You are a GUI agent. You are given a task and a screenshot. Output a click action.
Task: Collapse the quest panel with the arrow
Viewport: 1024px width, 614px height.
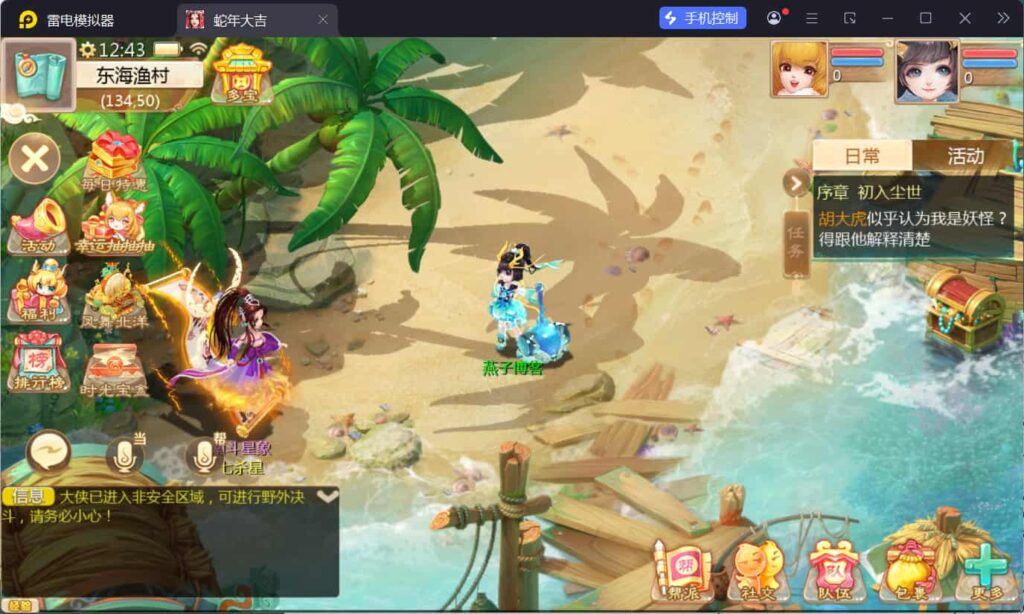pos(797,183)
